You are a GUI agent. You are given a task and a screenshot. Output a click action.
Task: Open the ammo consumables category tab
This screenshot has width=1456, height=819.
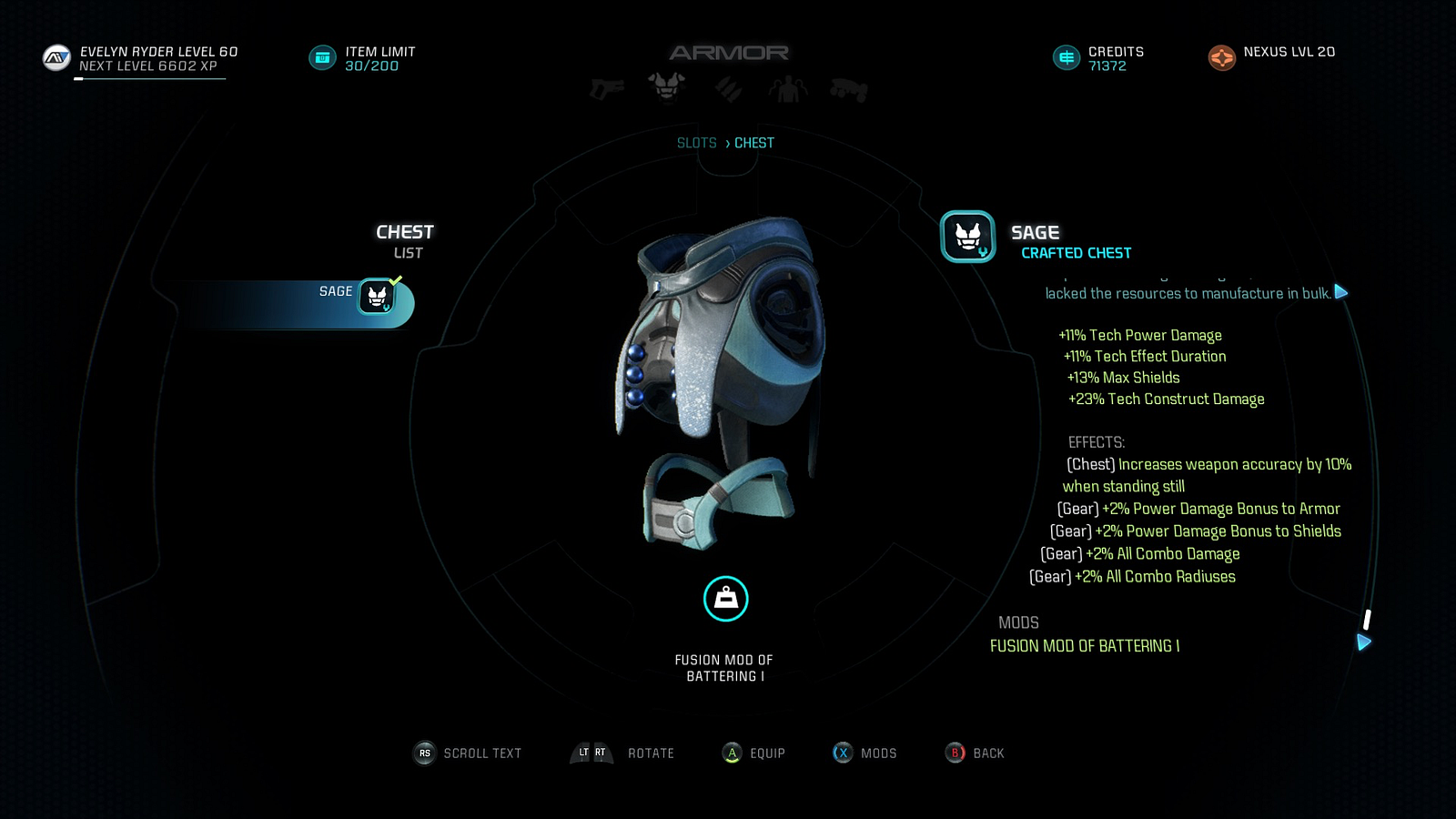[728, 89]
